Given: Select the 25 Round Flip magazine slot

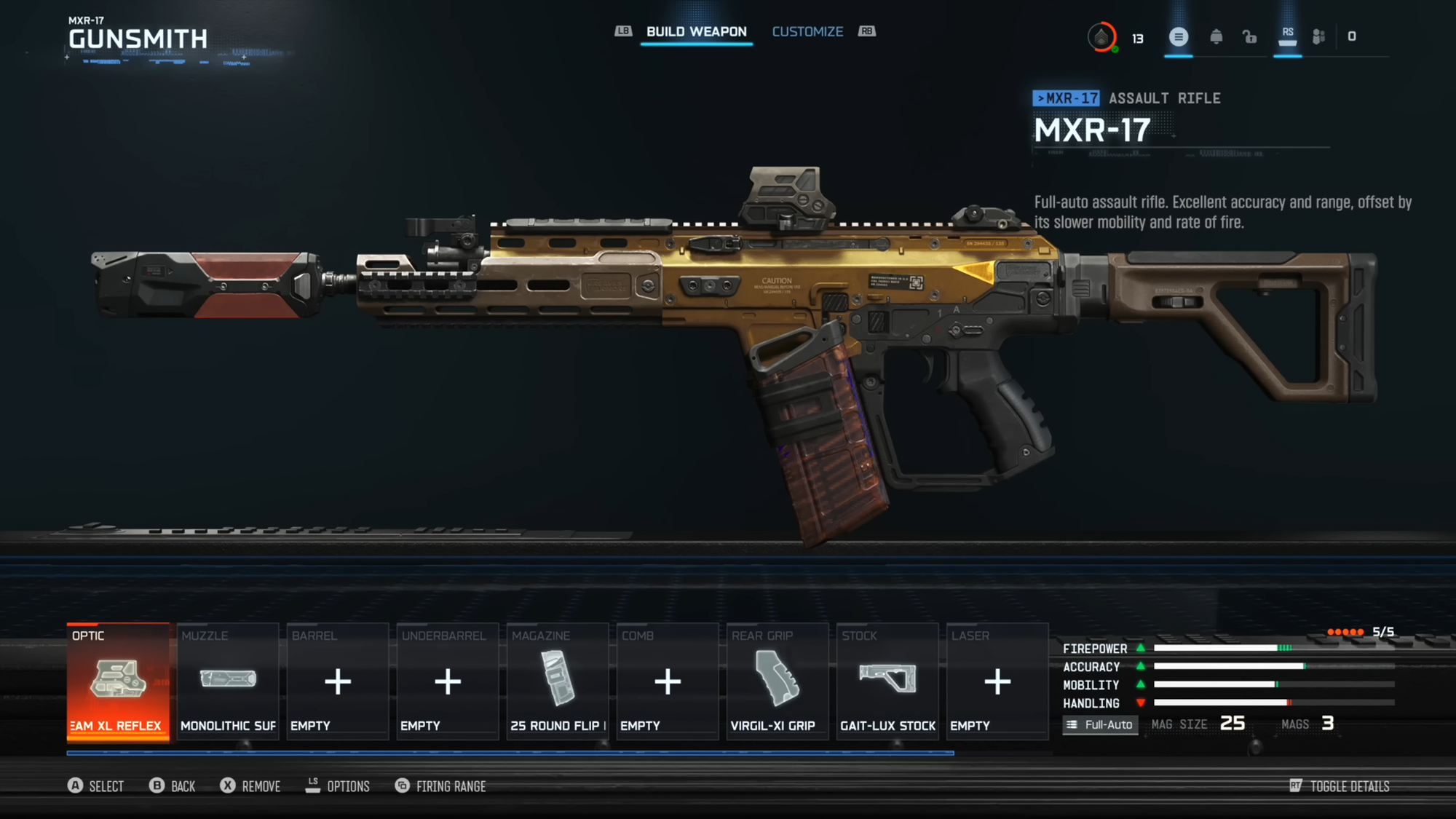Looking at the screenshot, I should [557, 681].
